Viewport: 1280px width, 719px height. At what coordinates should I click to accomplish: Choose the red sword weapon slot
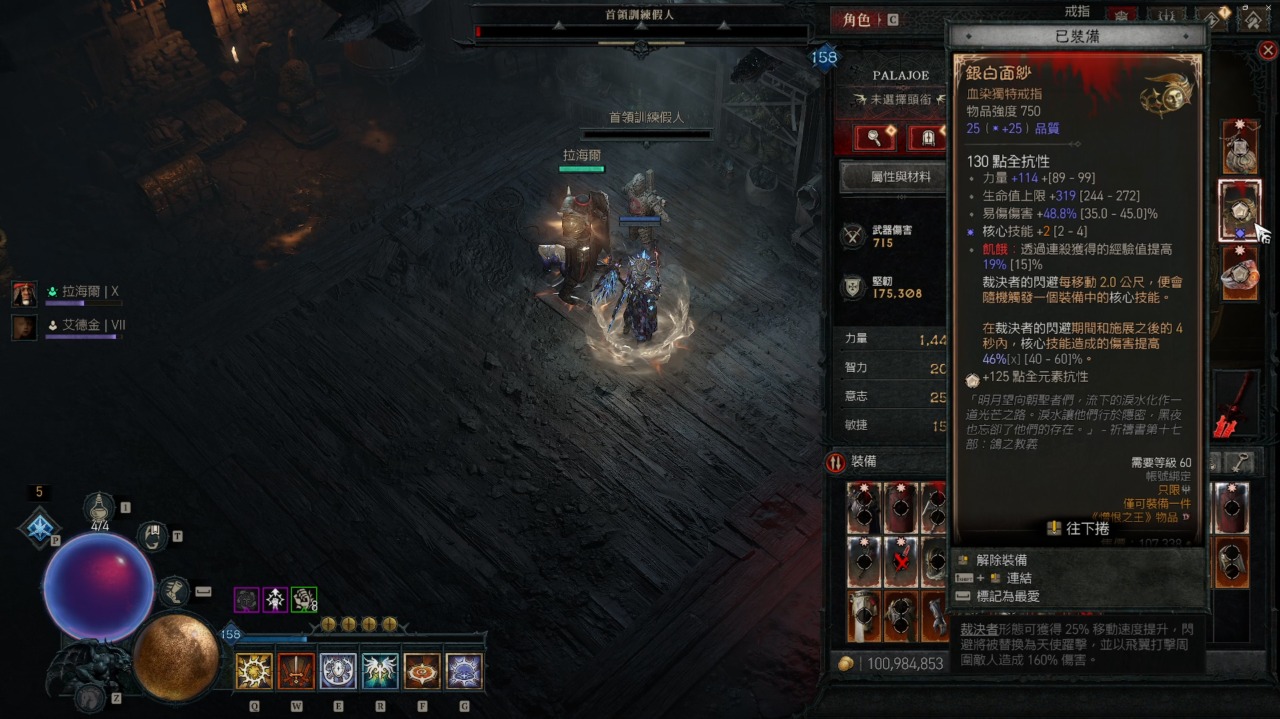pyautogui.click(x=1234, y=405)
